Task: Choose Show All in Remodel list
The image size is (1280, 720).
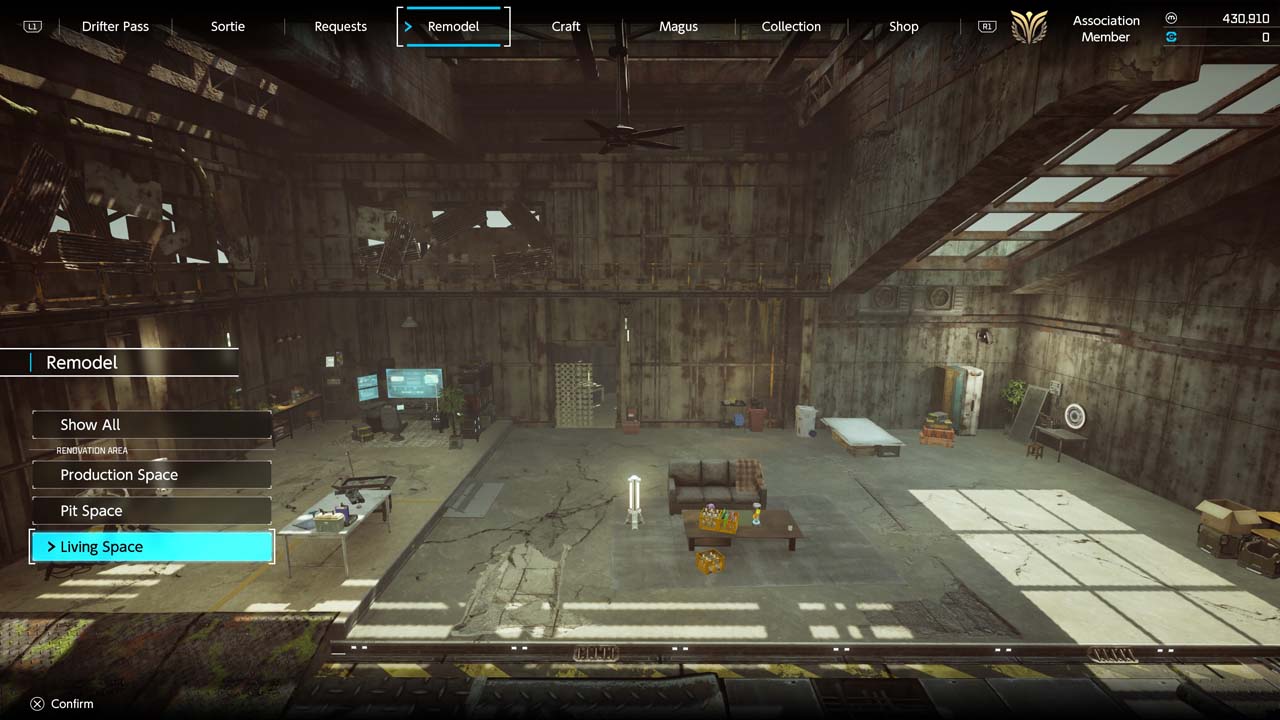Action: (x=152, y=425)
